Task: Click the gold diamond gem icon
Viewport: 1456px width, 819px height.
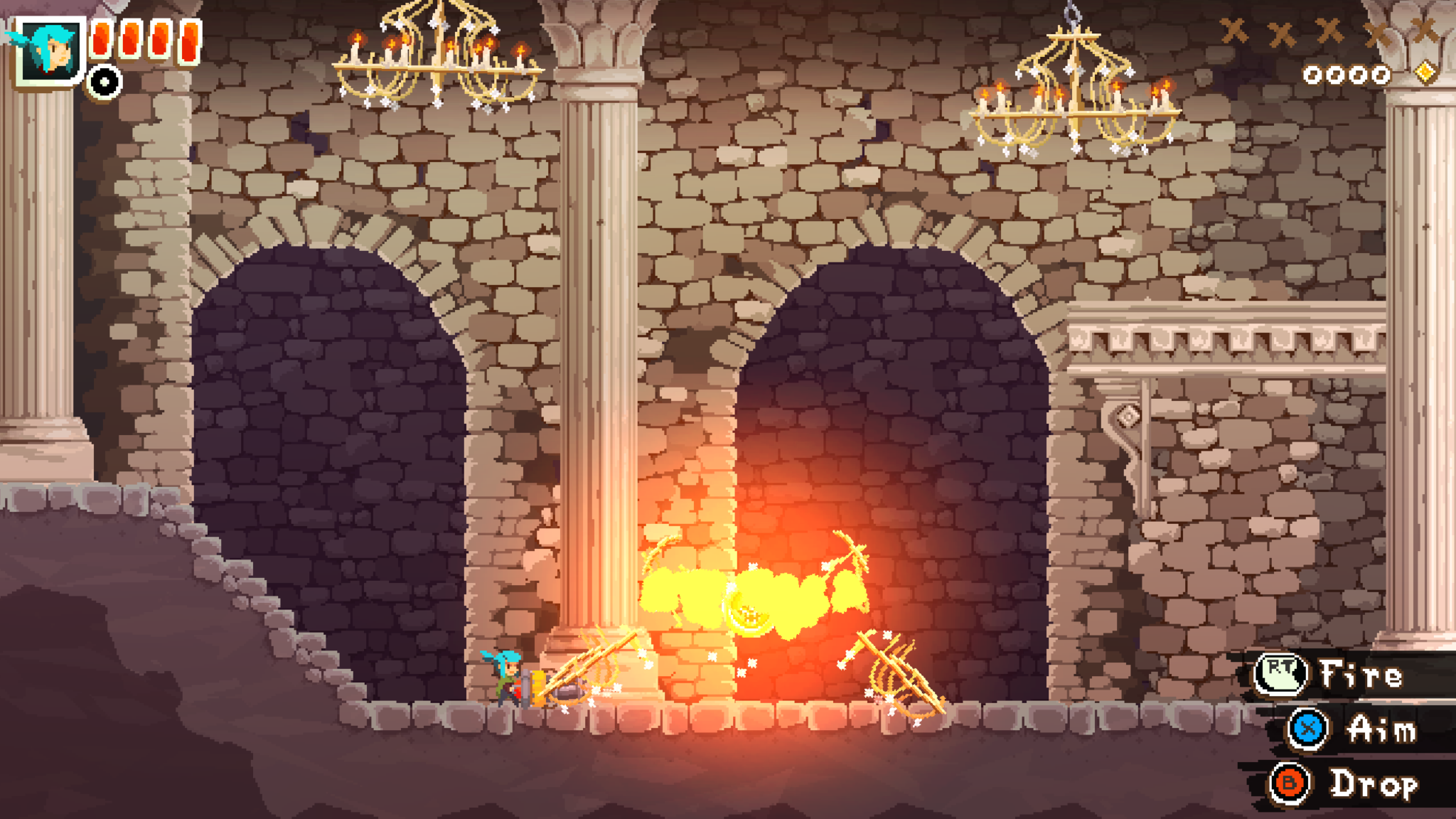Action: pos(1425,73)
